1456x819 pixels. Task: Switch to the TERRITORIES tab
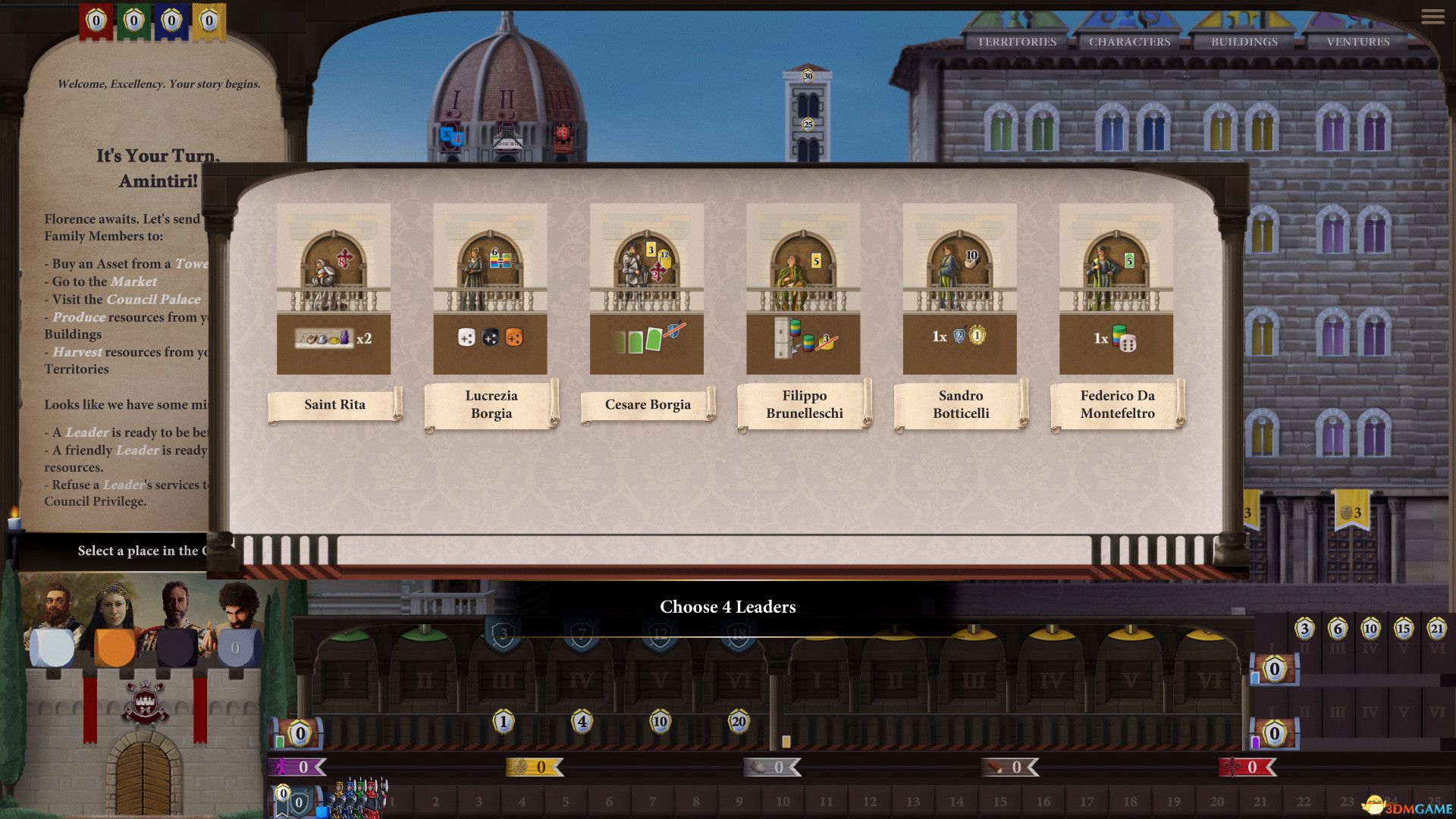[1016, 42]
